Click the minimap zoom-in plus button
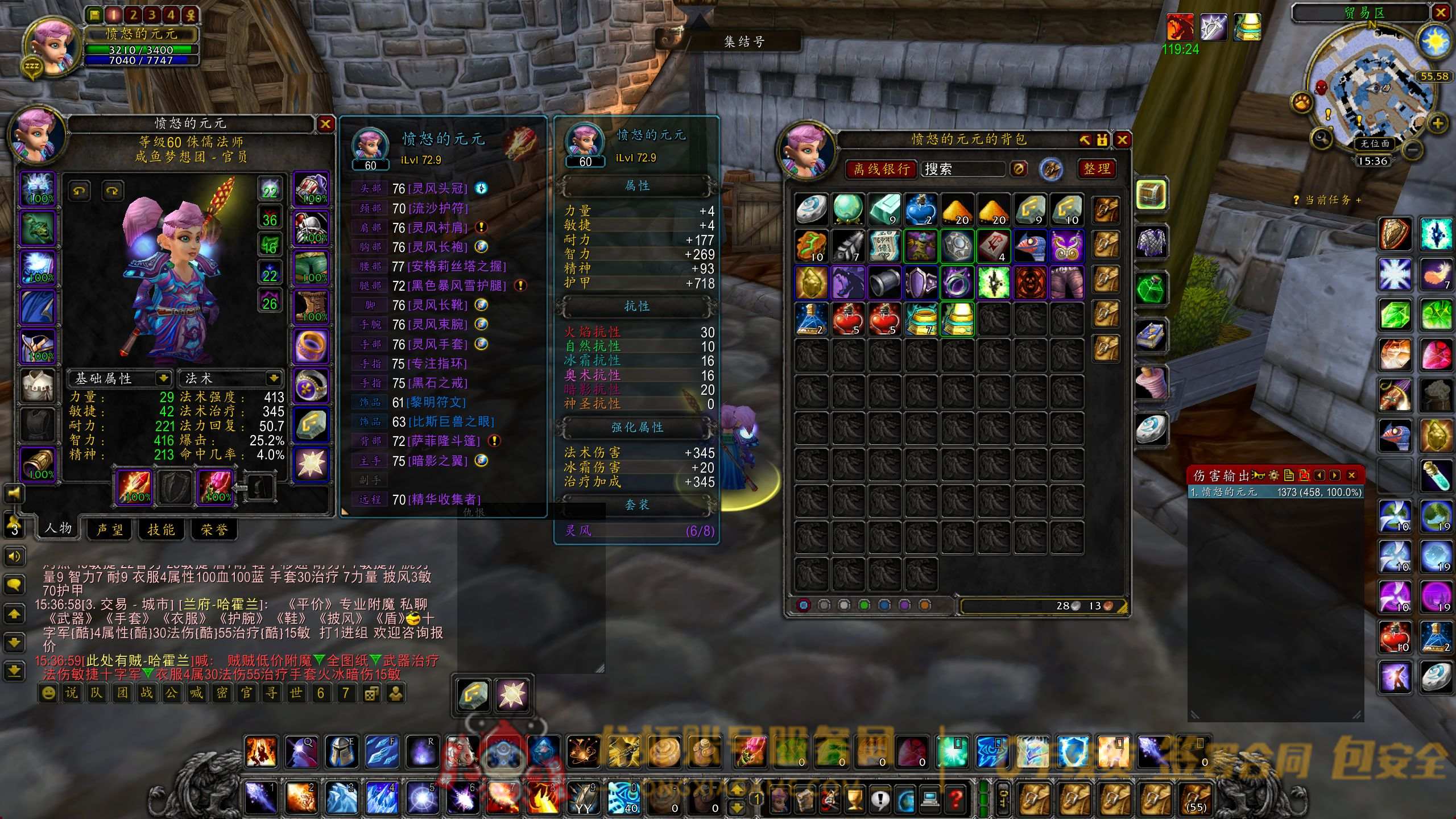This screenshot has height=819, width=1456. [1437, 123]
